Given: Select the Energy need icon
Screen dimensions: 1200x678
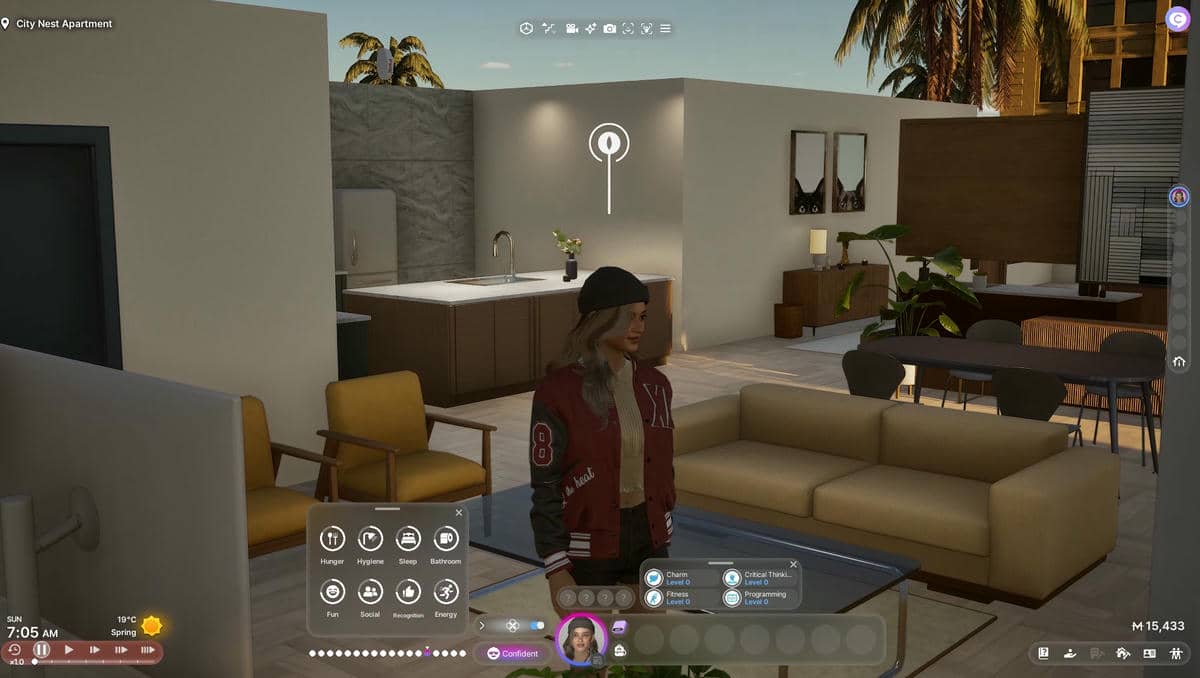Looking at the screenshot, I should [446, 592].
